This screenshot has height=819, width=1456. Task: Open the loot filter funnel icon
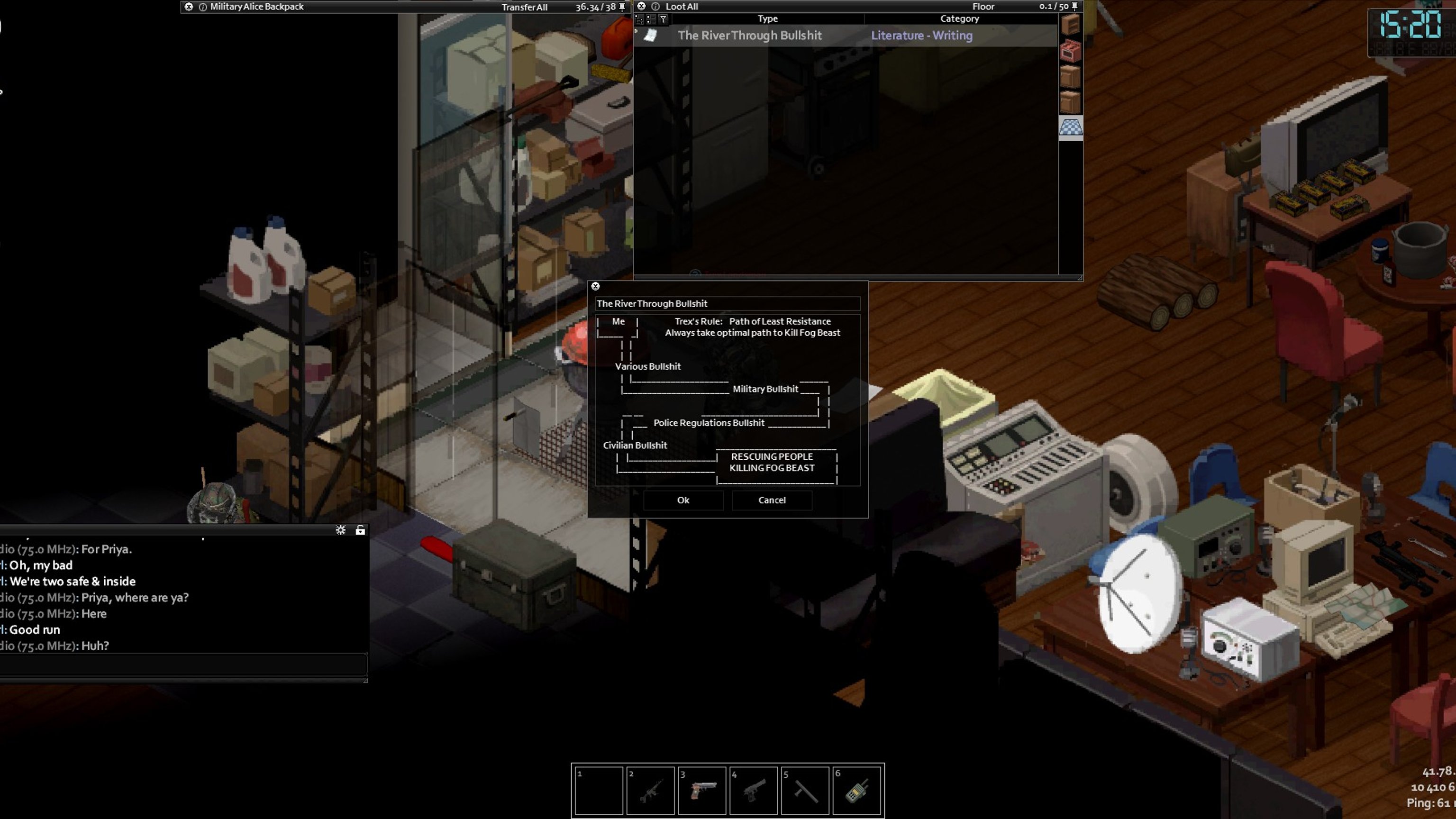pos(663,19)
